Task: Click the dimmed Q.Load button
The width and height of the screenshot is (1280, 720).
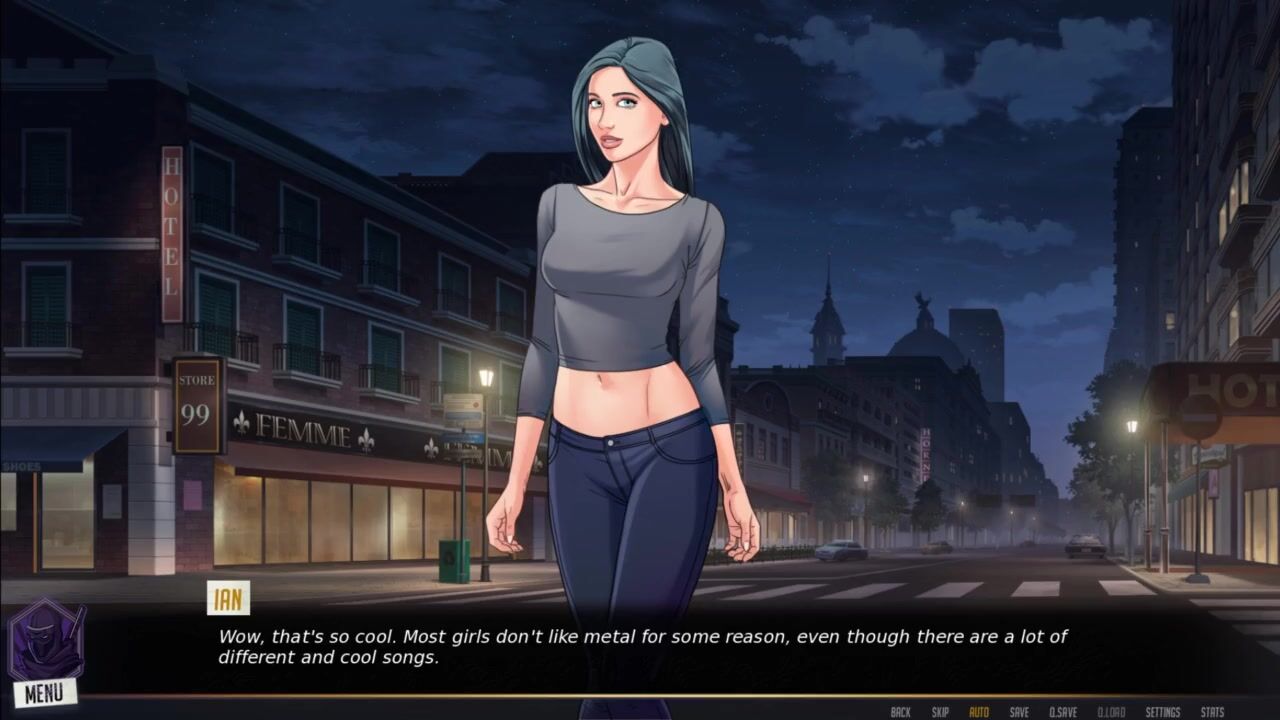Action: 1111,712
